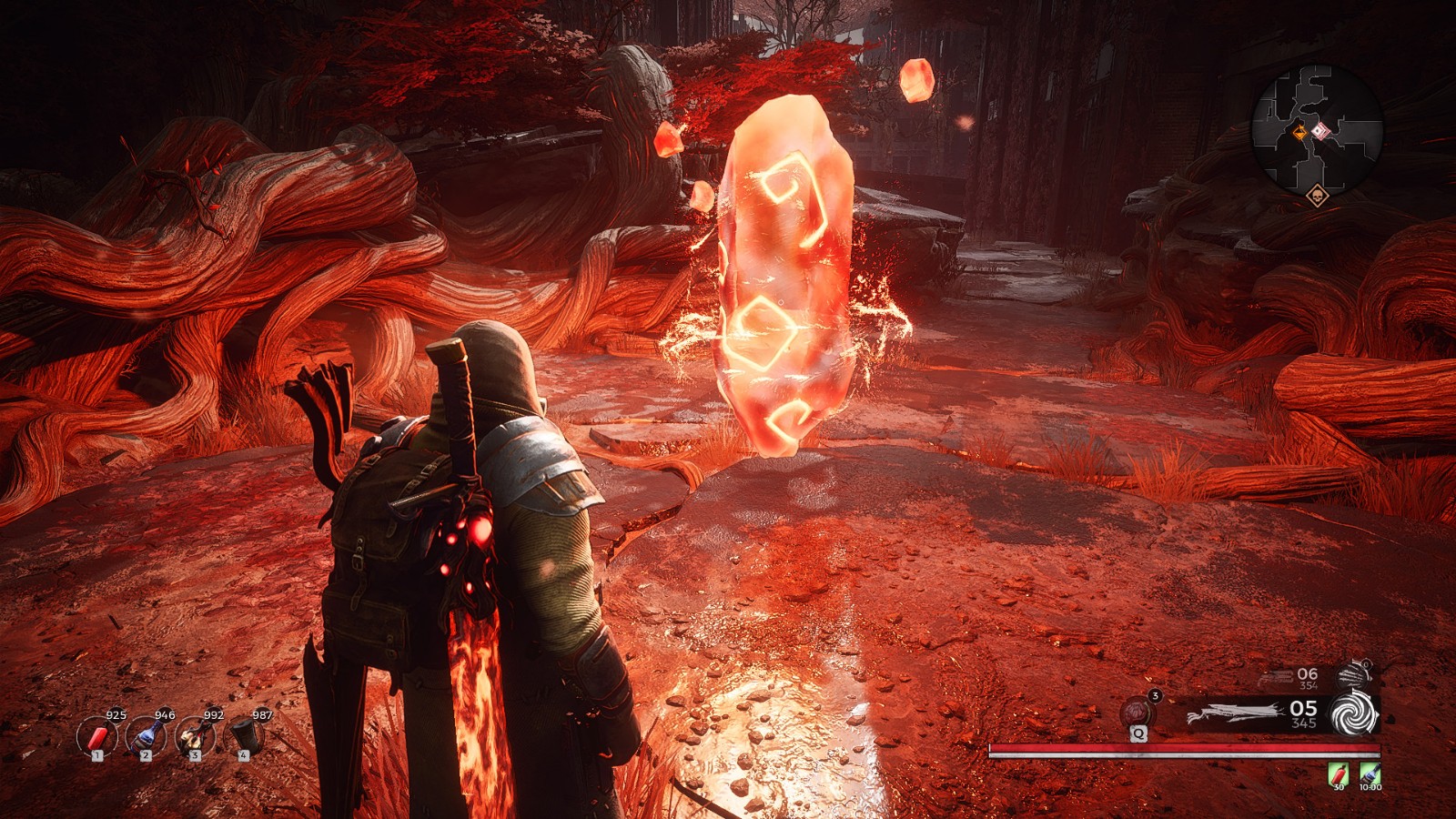Choose the dark cloth item in slot 4
The height and width of the screenshot is (819, 1456).
[243, 736]
